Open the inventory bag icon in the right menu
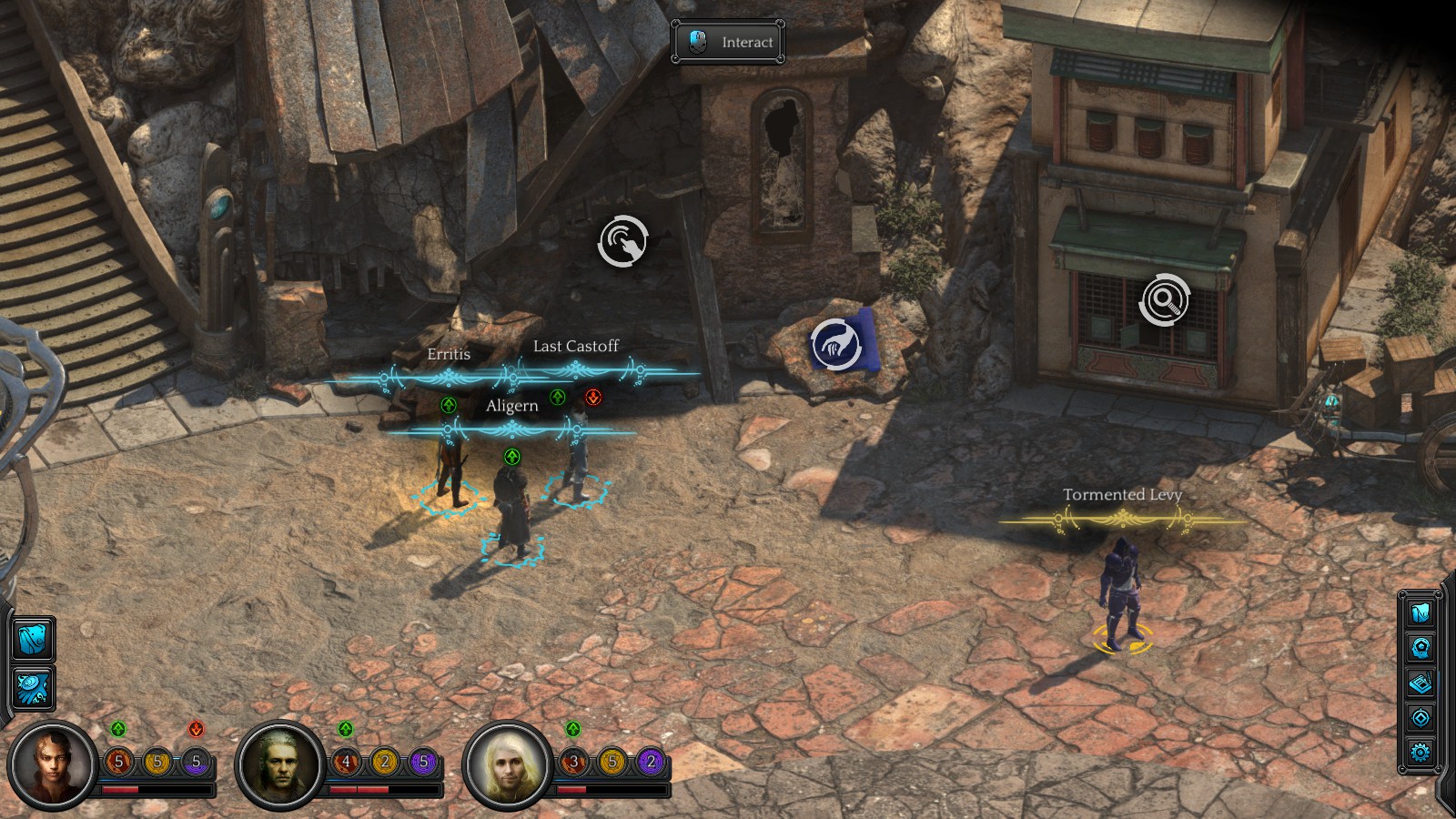 1421,612
